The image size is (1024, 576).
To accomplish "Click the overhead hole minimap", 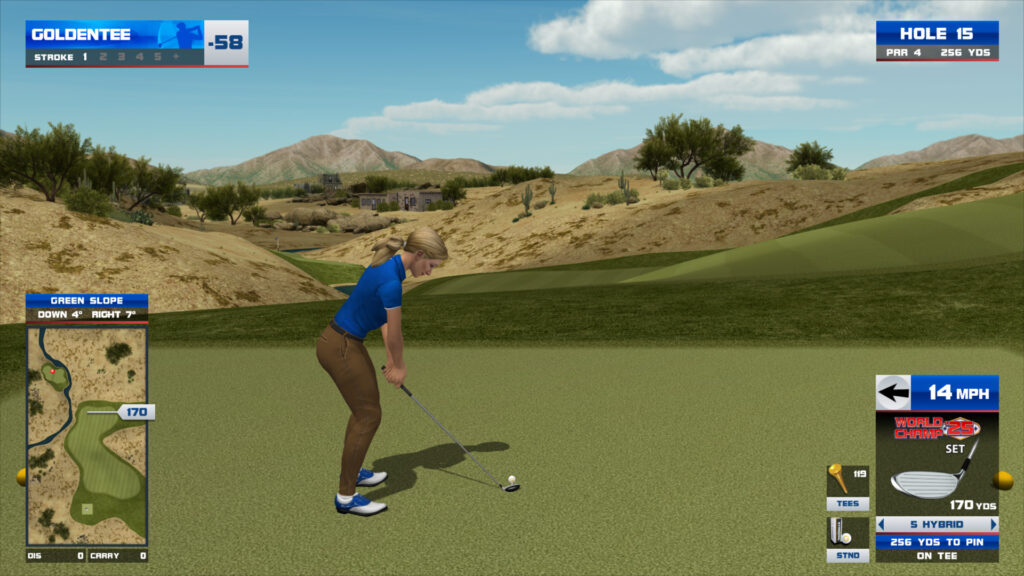I will coord(87,435).
